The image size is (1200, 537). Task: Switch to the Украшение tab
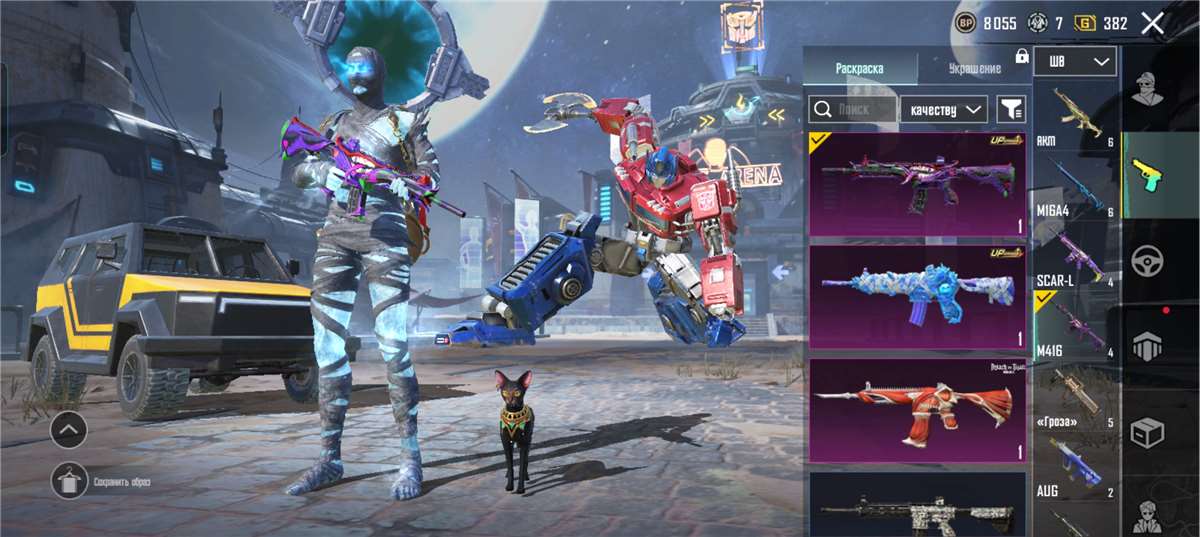[x=973, y=68]
